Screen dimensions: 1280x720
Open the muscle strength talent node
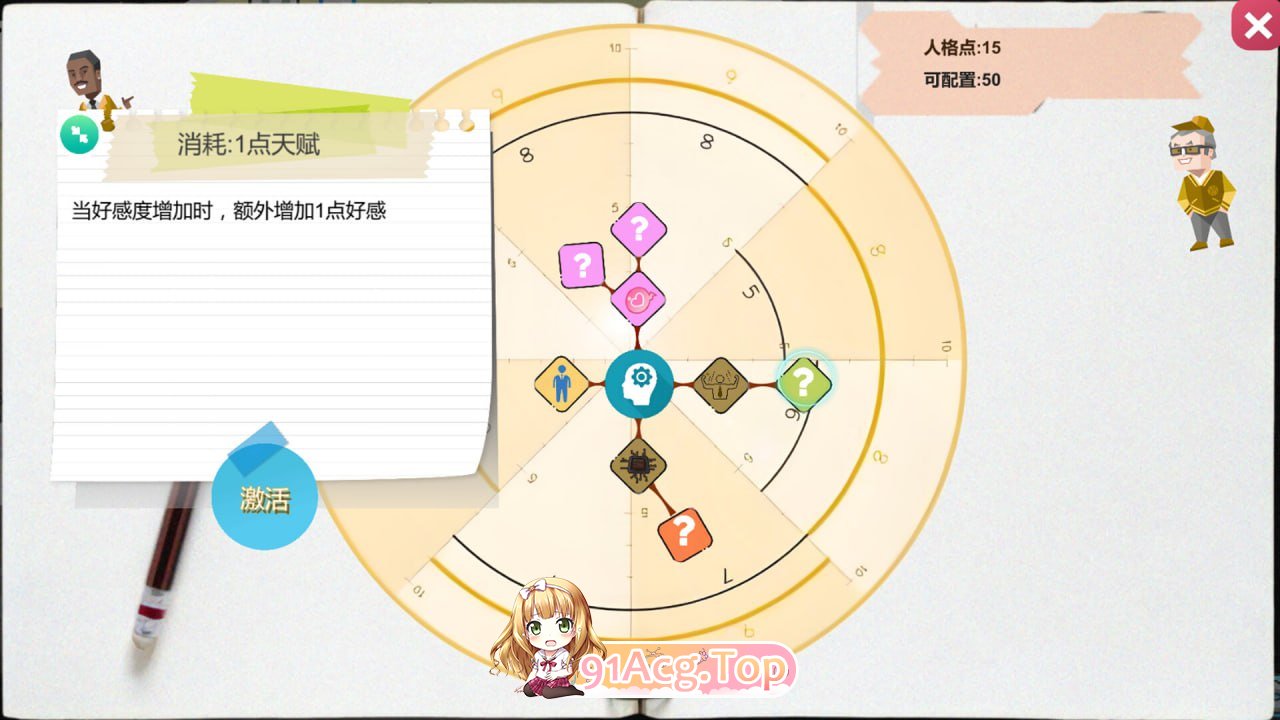723,383
